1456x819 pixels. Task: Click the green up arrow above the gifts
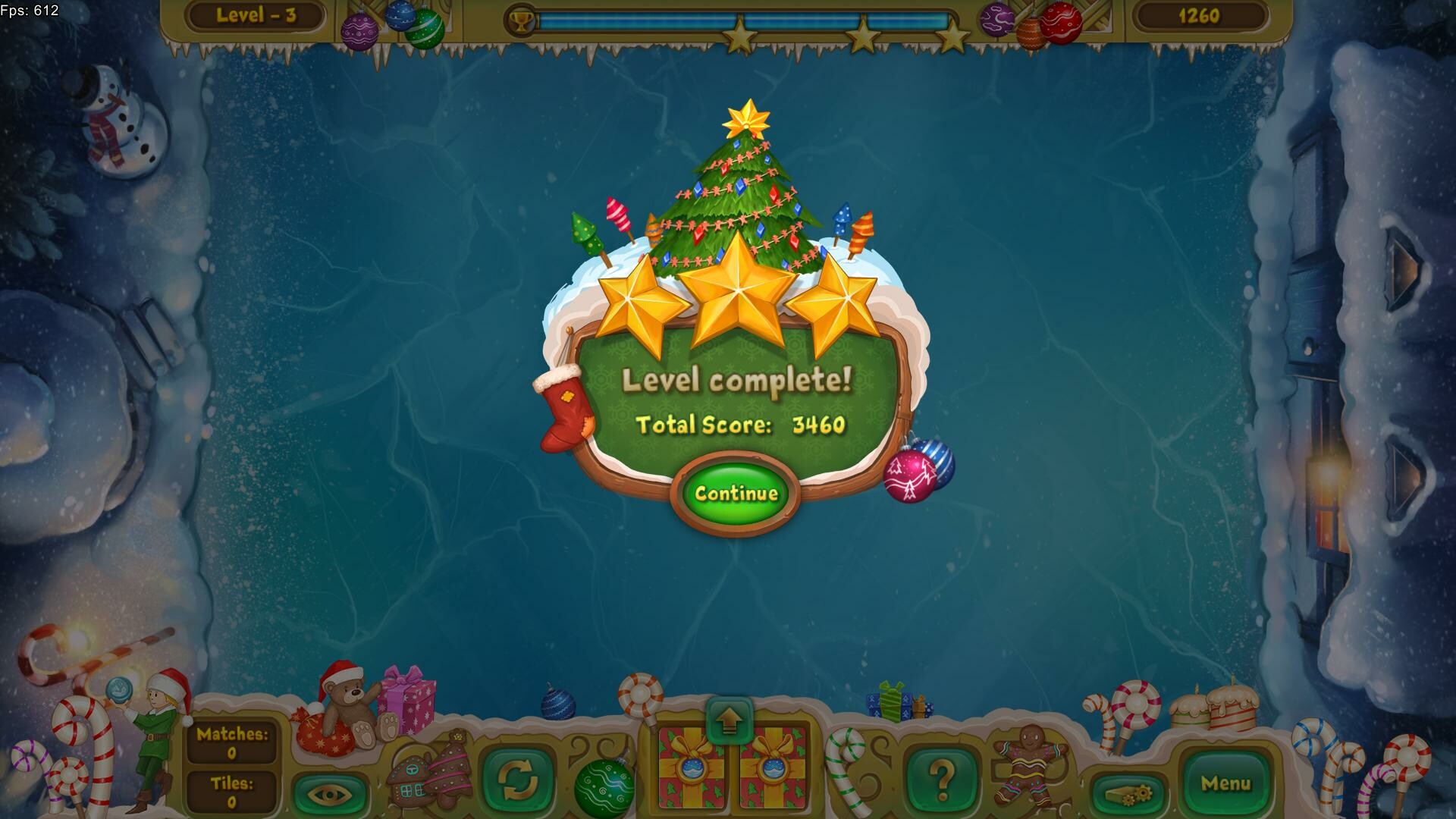pyautogui.click(x=730, y=722)
